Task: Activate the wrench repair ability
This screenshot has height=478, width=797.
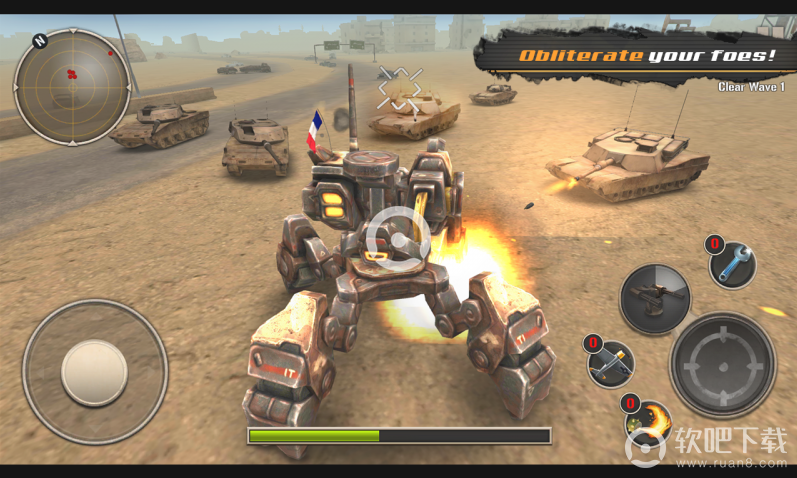Action: tap(734, 265)
